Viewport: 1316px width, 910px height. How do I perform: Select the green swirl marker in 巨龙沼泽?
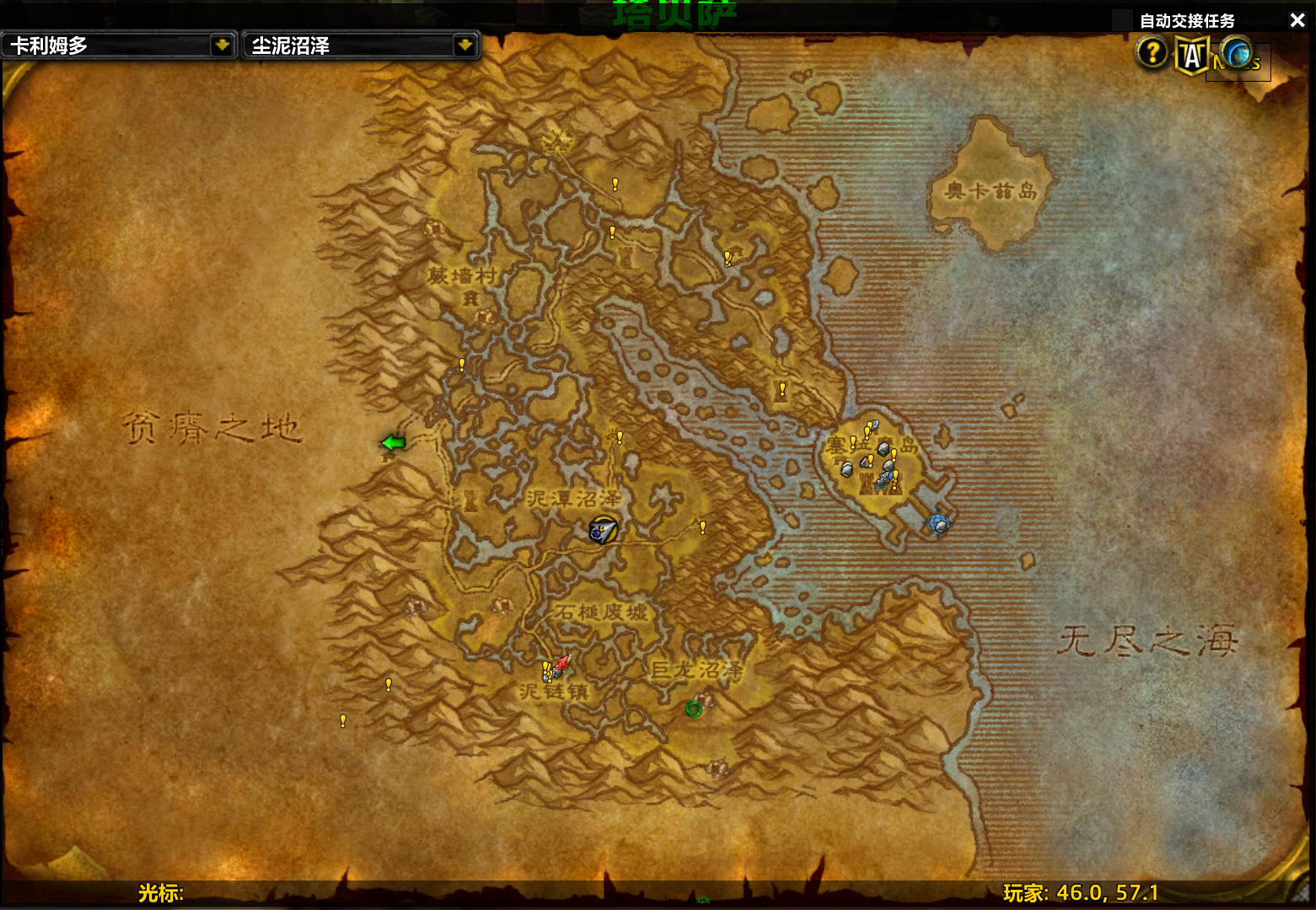click(693, 709)
